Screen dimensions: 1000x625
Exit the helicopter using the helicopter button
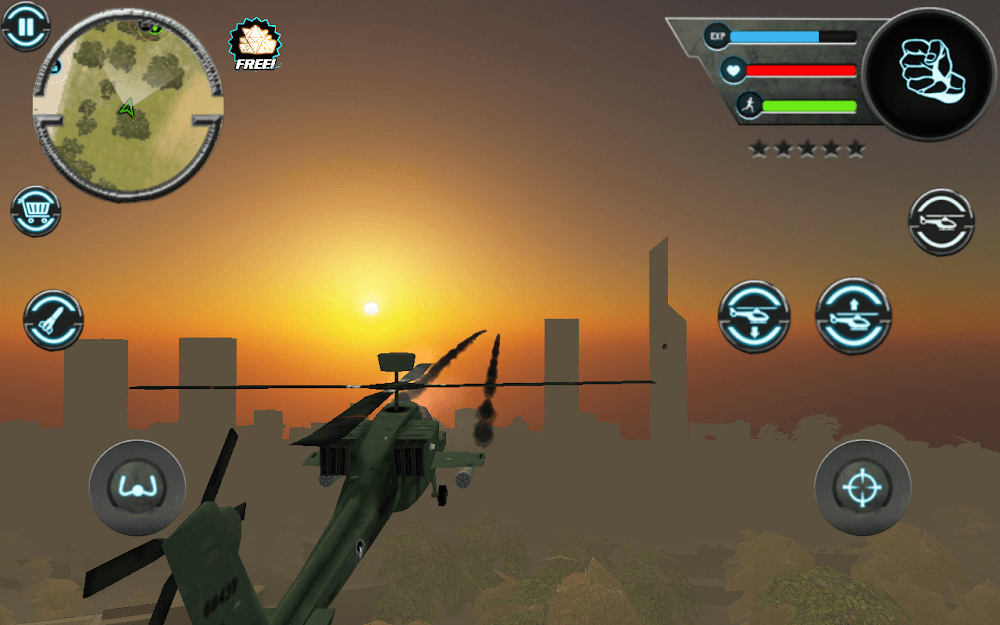click(x=941, y=221)
